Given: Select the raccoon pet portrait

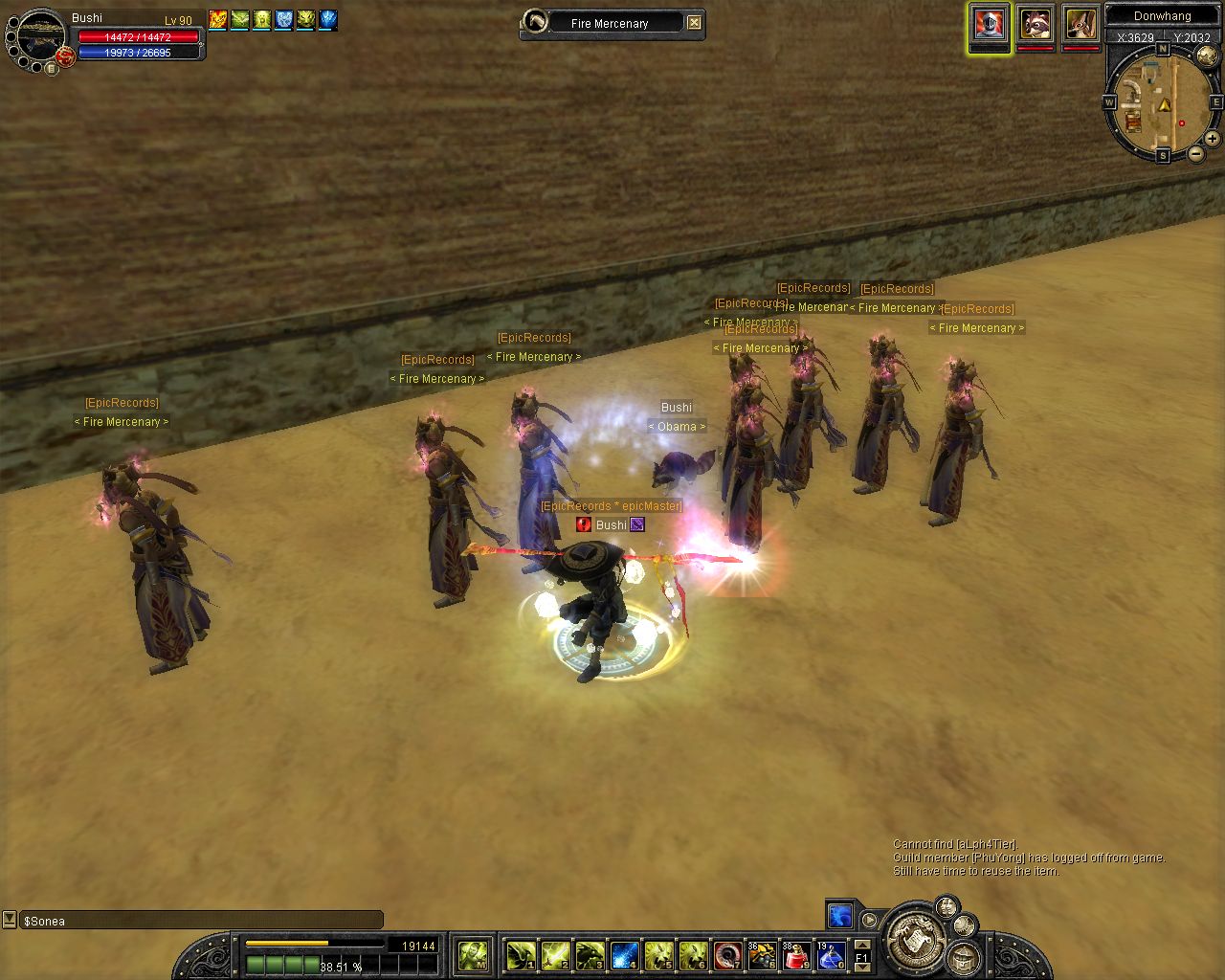Looking at the screenshot, I should pos(1035,24).
